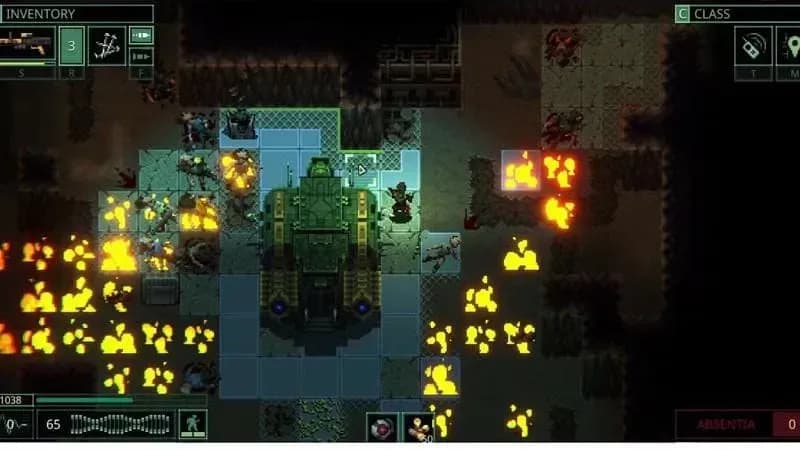The width and height of the screenshot is (800, 450).
Task: Activate the caltrops scatter item slot
Action: coord(107,46)
